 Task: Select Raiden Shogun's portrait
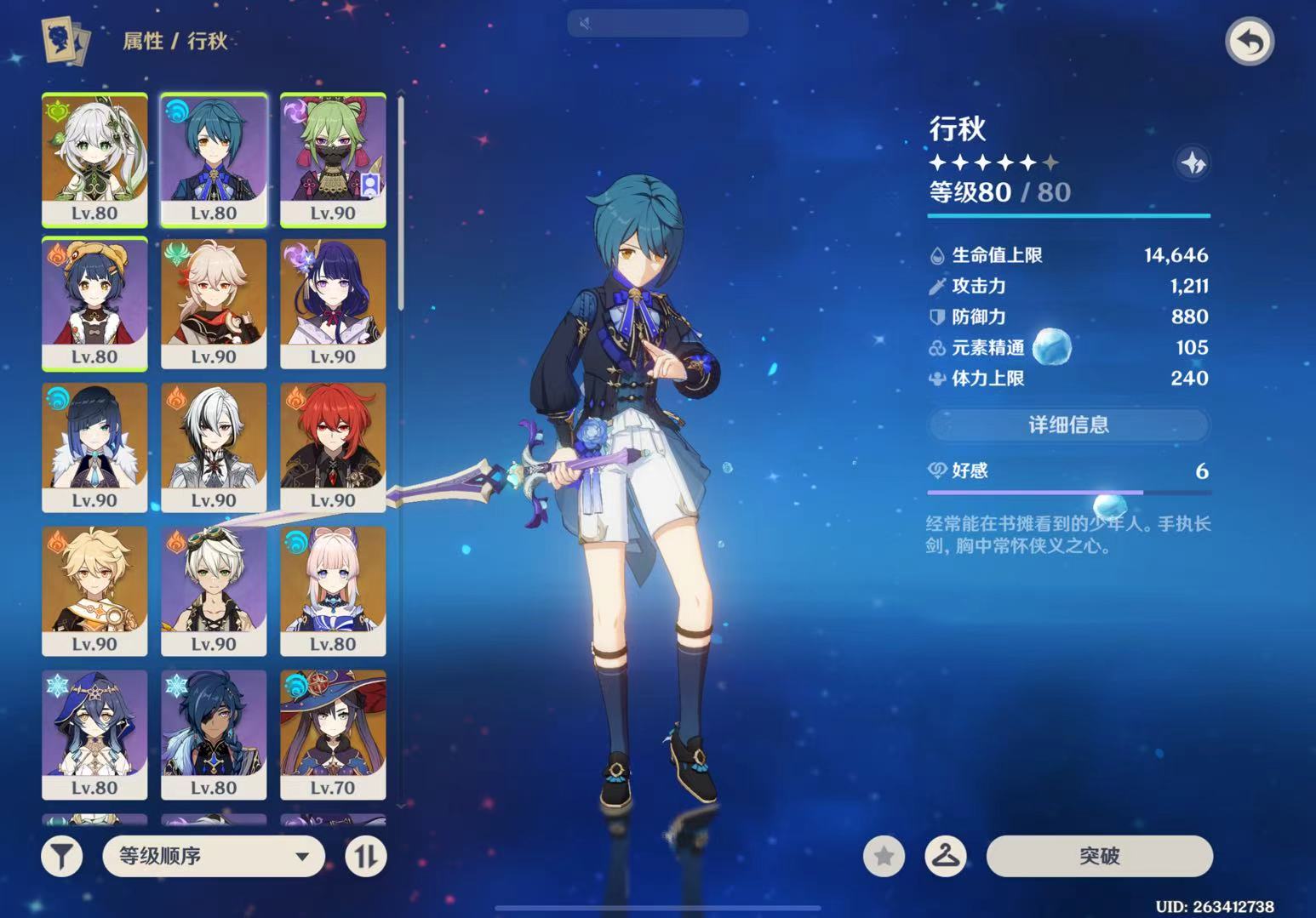pos(333,303)
